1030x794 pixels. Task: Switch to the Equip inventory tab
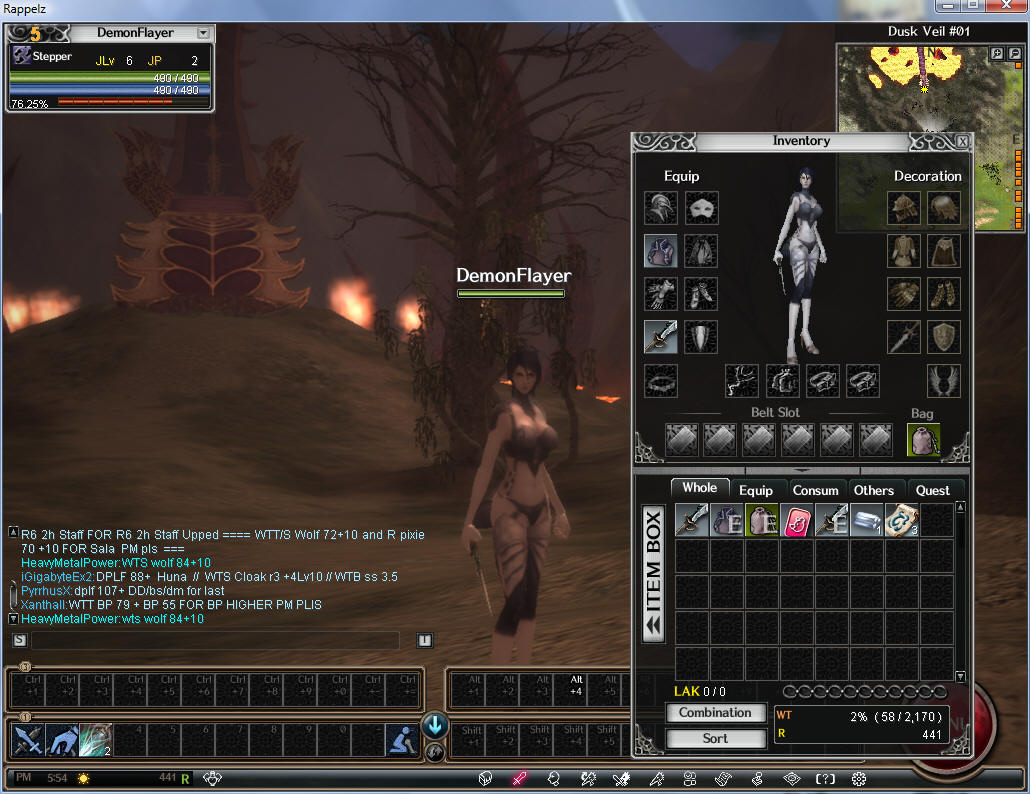[755, 490]
